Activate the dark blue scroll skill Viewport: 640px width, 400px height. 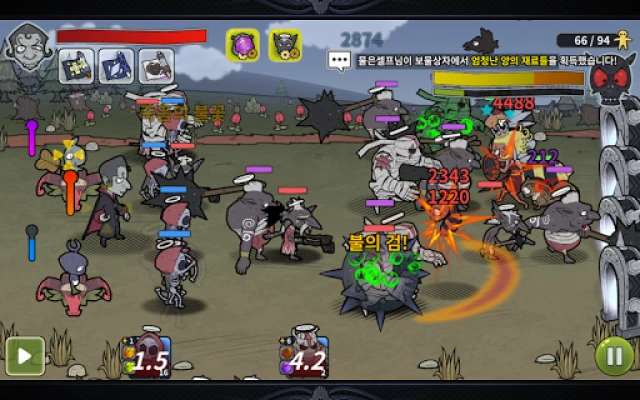click(x=116, y=65)
